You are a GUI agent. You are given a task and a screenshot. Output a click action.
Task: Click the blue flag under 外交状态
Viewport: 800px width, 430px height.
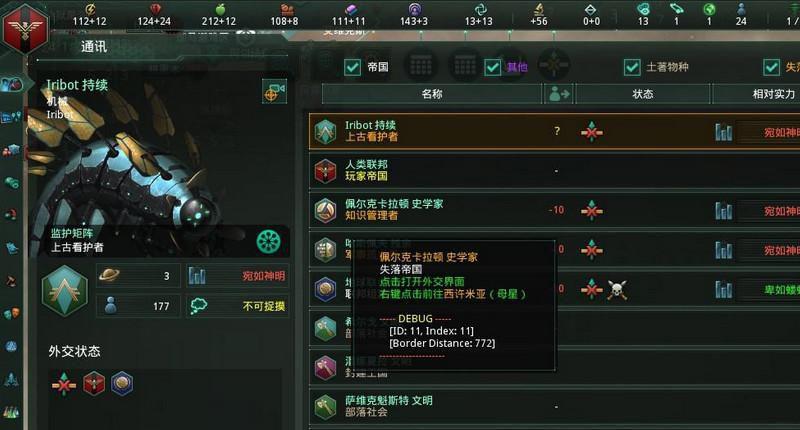(x=122, y=383)
